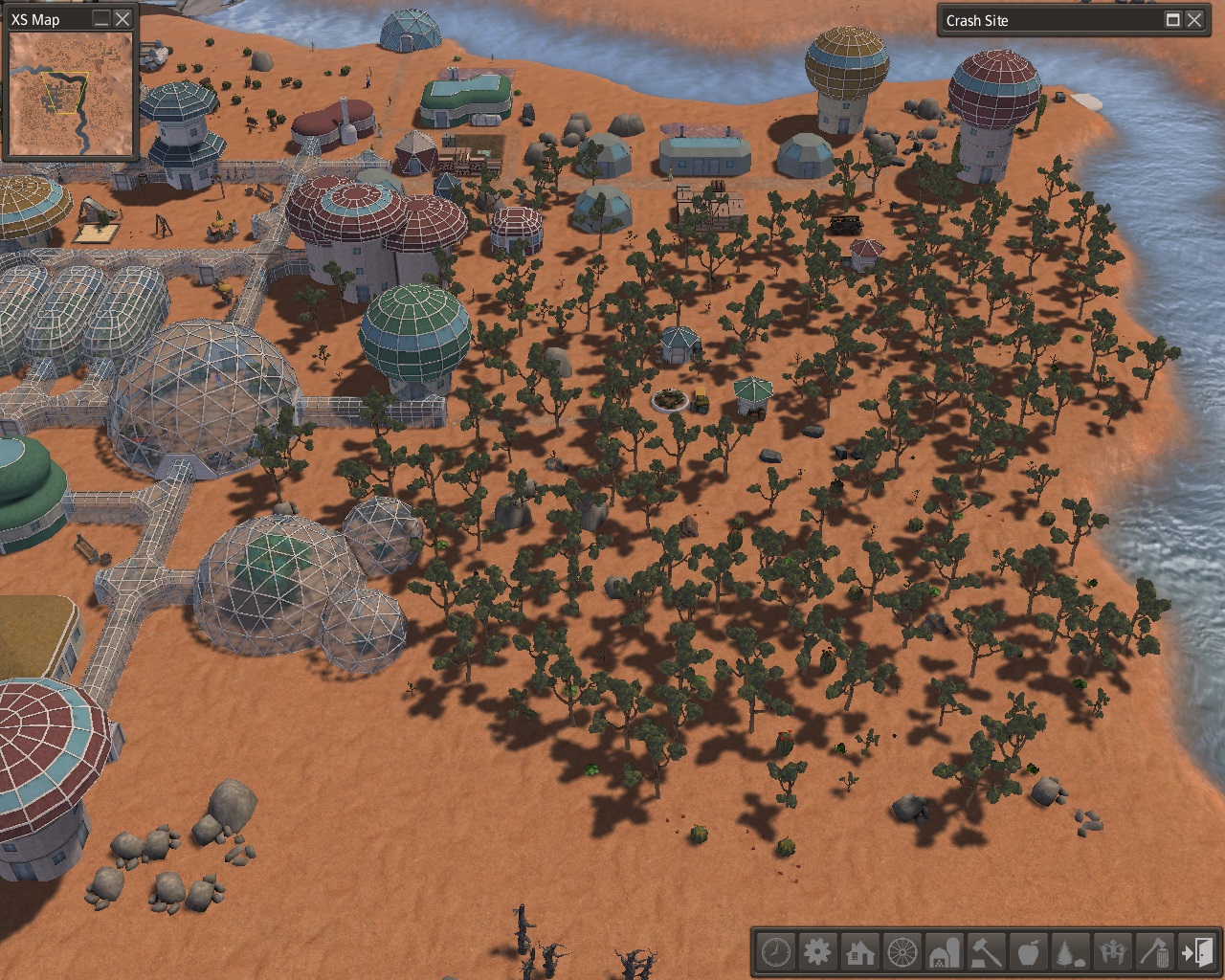This screenshot has width=1225, height=980.
Task: Minimize the XS Map window
Action: point(101,19)
